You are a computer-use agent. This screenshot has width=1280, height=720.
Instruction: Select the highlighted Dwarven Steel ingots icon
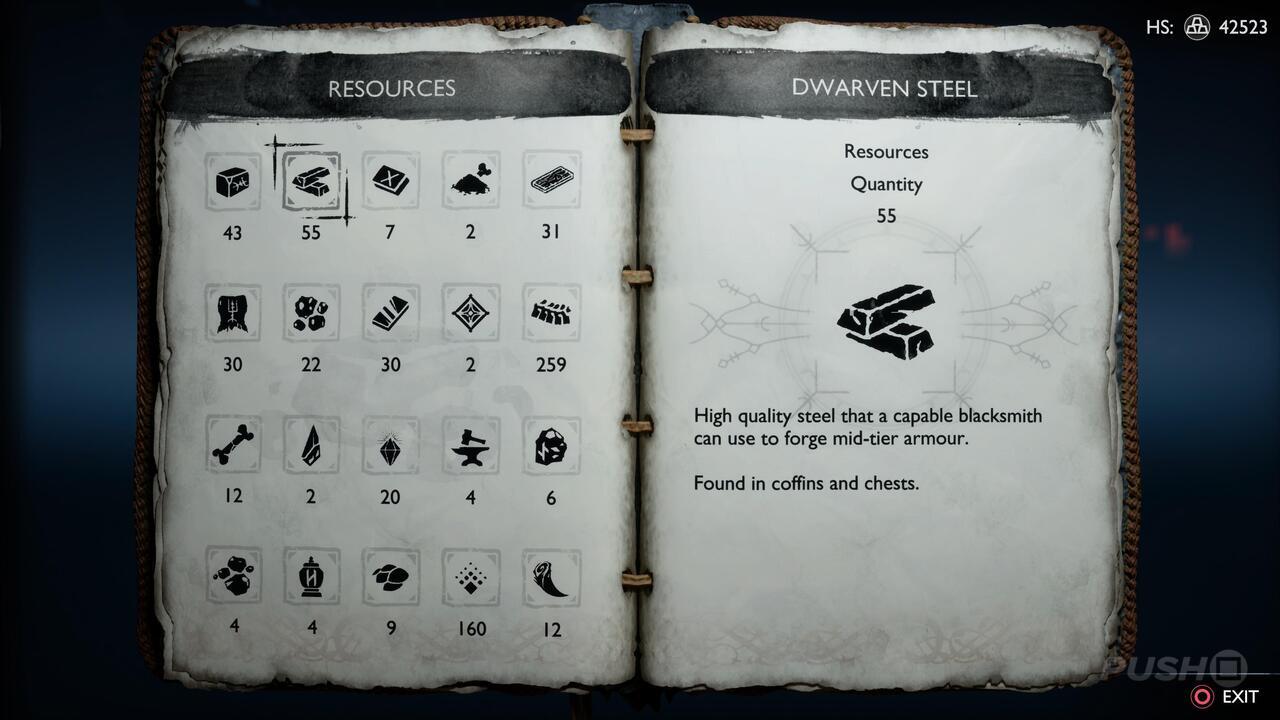pyautogui.click(x=311, y=181)
